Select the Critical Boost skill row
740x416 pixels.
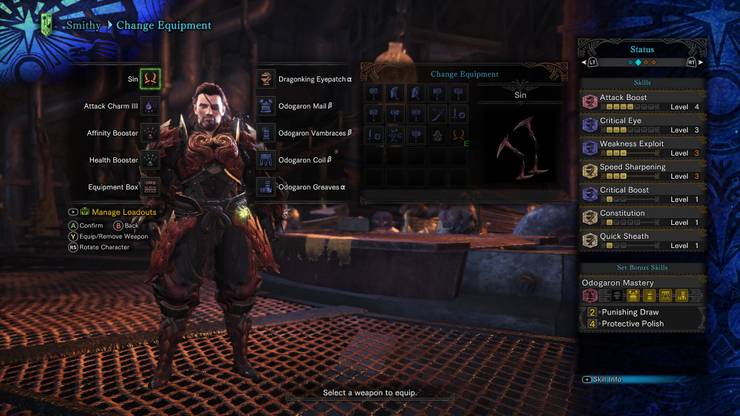coord(642,194)
